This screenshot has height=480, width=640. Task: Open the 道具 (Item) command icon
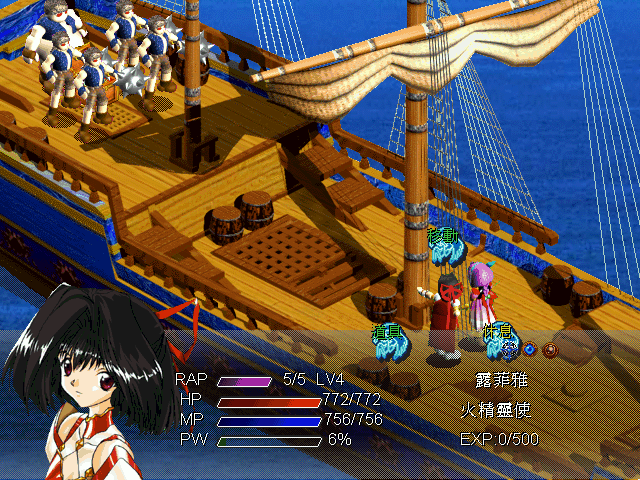[390, 341]
